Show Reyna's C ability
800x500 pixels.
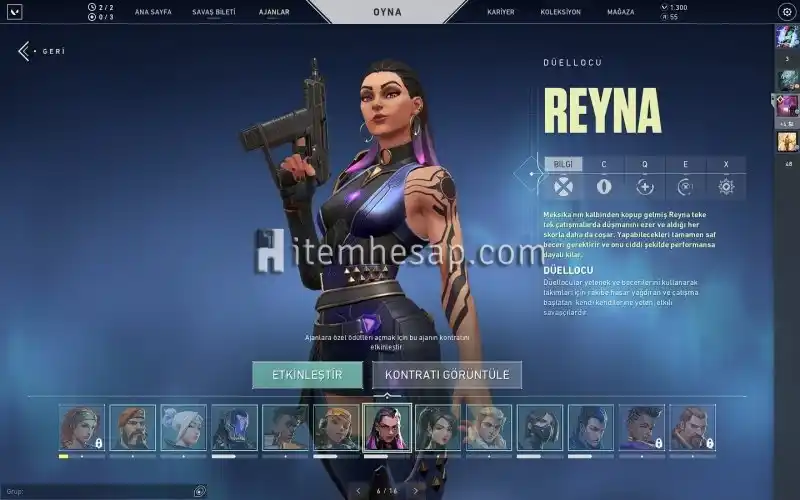[604, 164]
